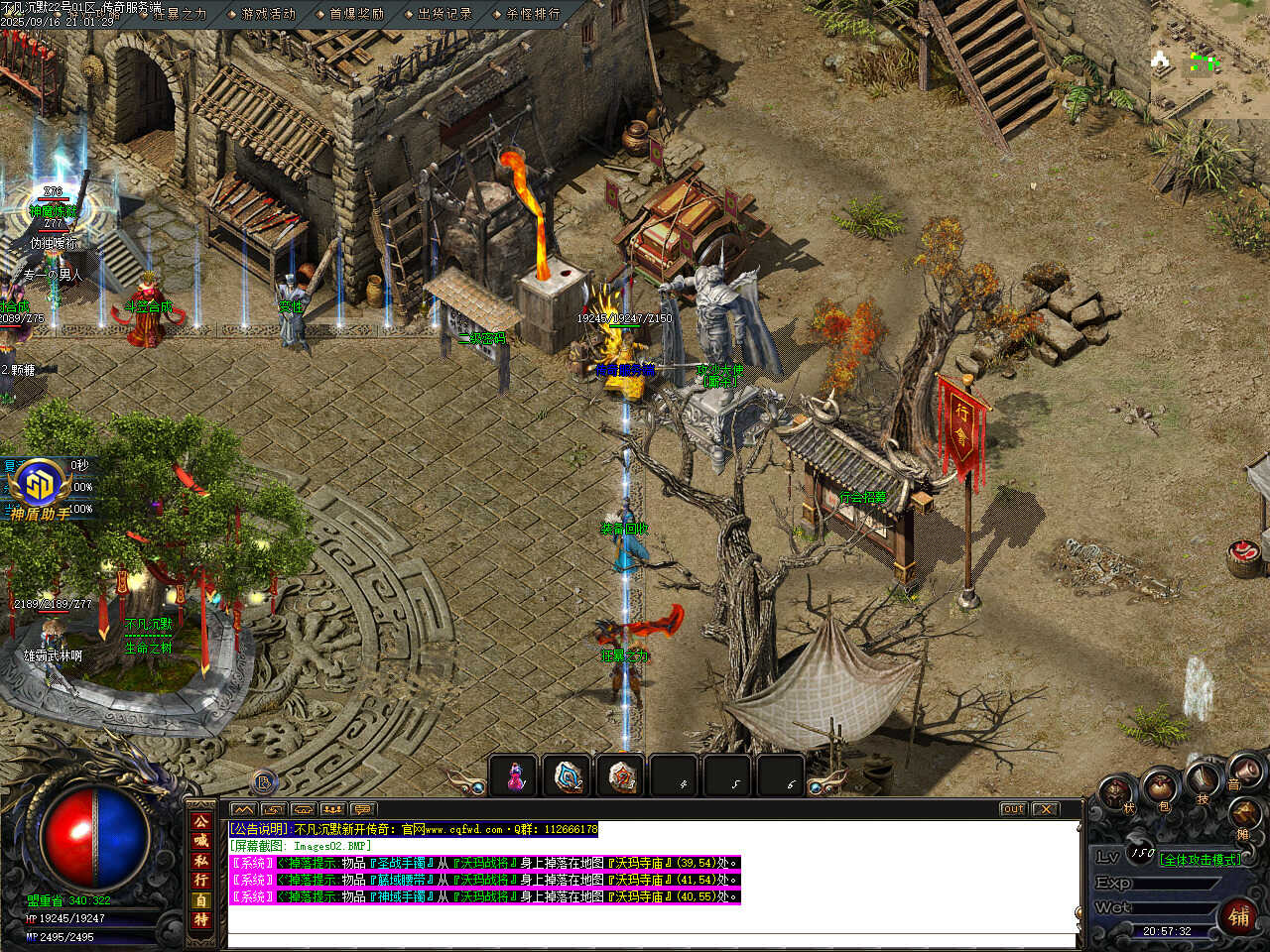Open the 铺 shop round button
The width and height of the screenshot is (1270, 952).
click(x=1239, y=916)
